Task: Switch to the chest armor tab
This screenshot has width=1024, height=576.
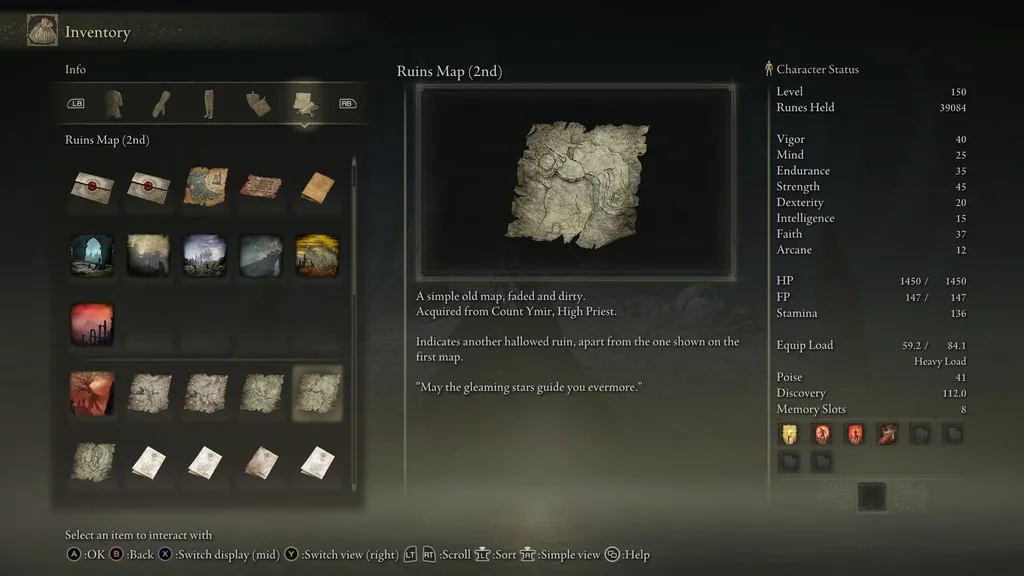Action: pyautogui.click(x=114, y=103)
